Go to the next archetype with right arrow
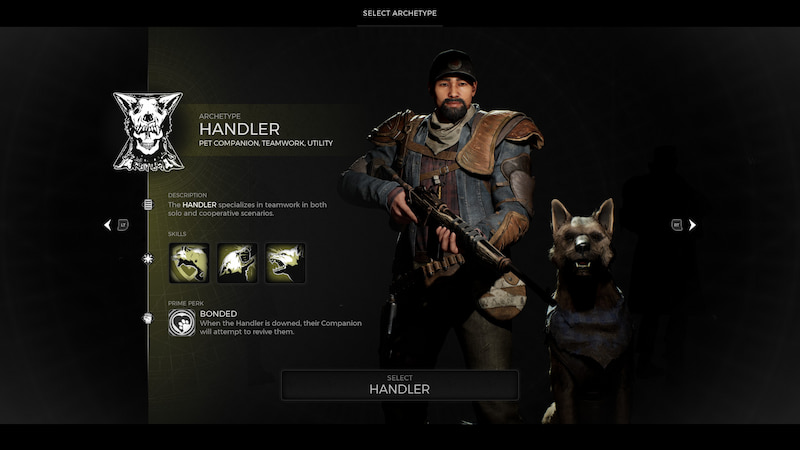This screenshot has width=800, height=450. click(692, 225)
